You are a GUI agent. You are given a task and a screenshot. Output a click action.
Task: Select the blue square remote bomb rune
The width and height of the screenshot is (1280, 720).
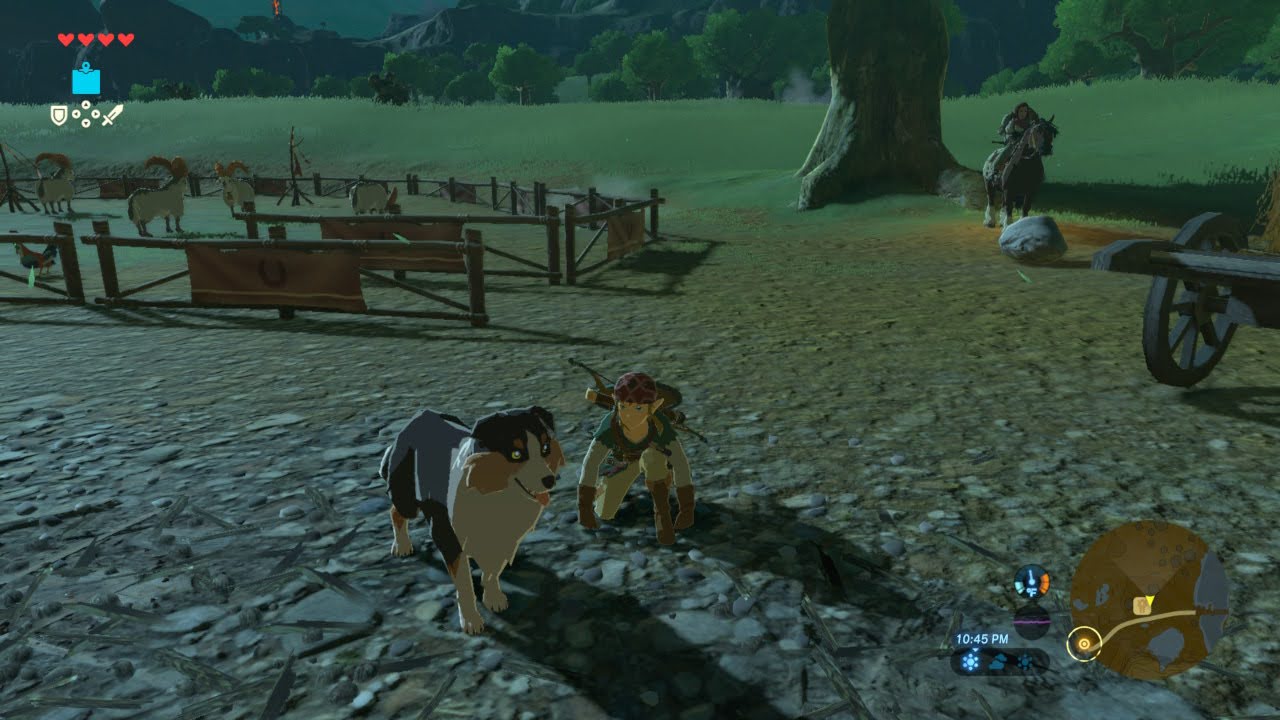(x=86, y=79)
